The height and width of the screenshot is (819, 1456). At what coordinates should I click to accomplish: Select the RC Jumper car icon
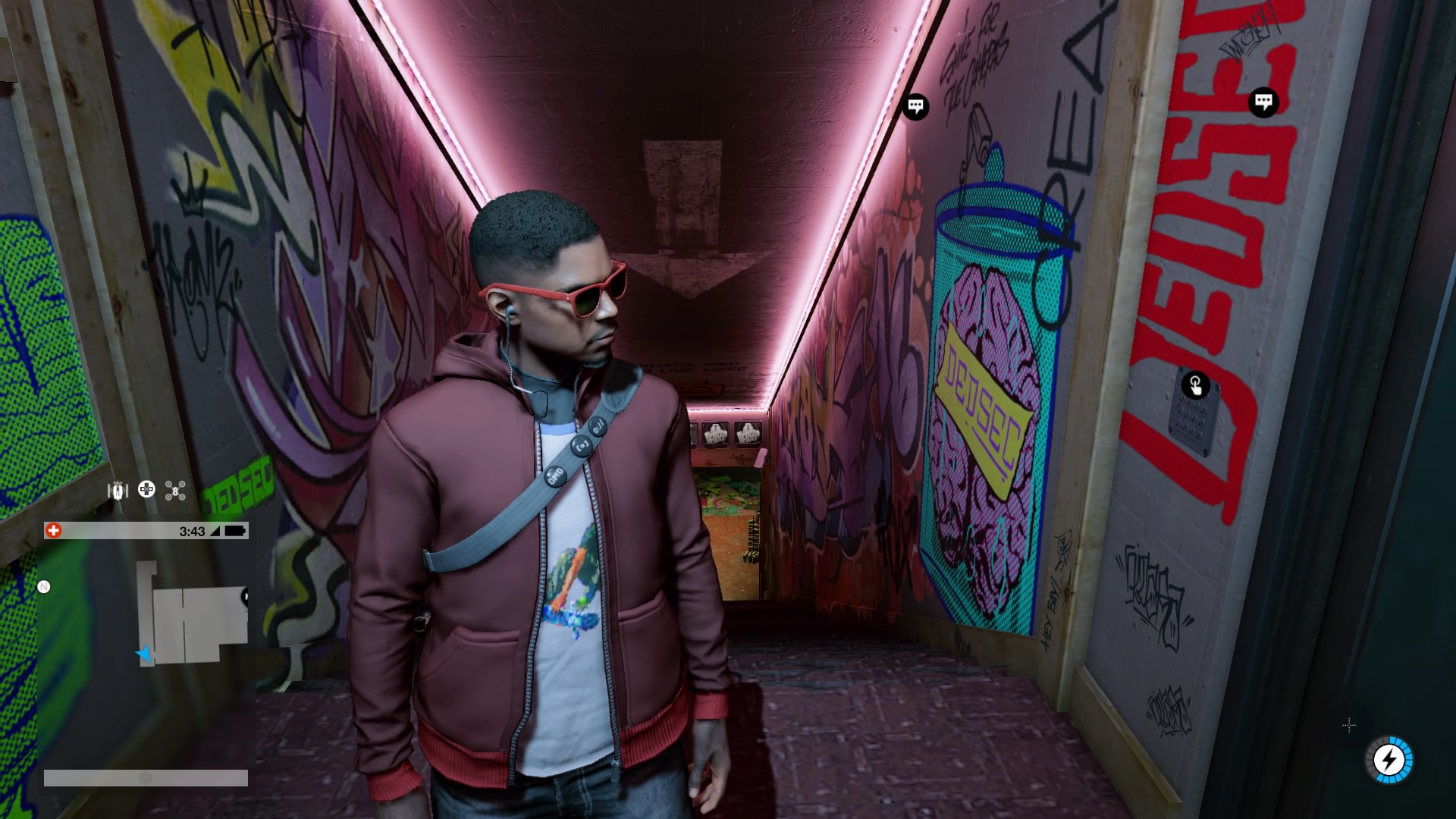[x=118, y=491]
